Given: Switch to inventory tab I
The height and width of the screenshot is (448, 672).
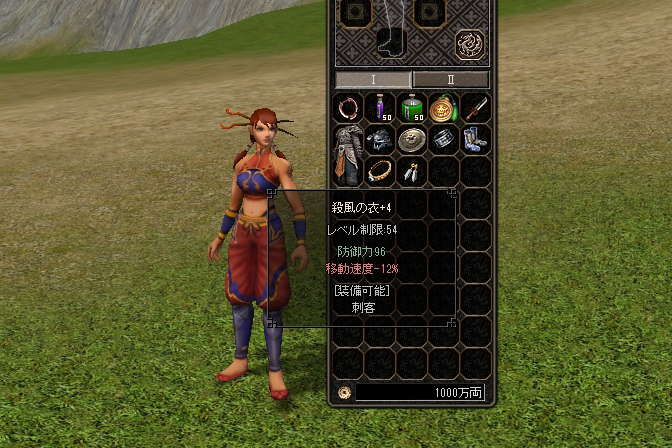Looking at the screenshot, I should point(372,79).
